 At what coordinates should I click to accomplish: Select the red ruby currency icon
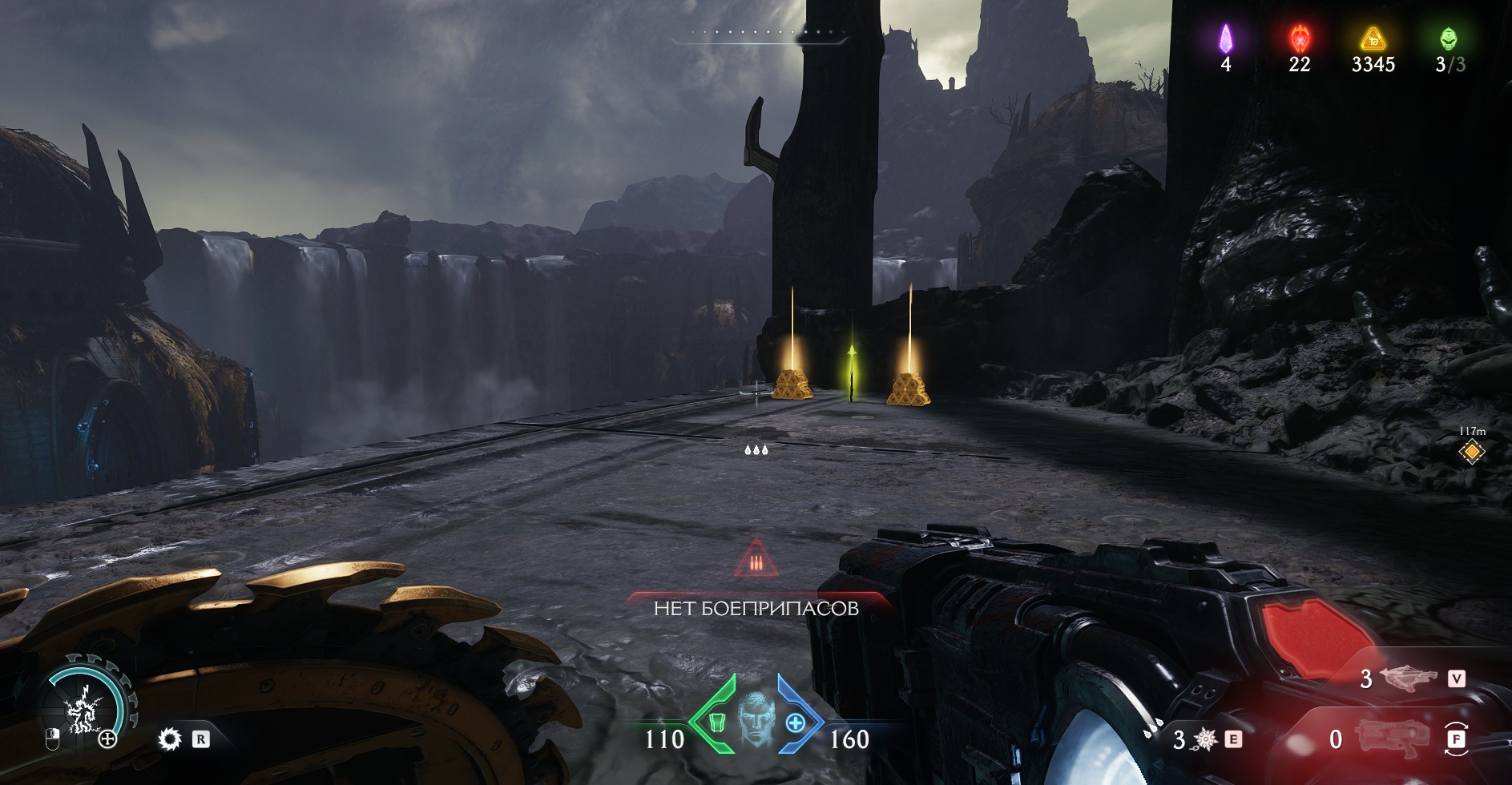pyautogui.click(x=1299, y=38)
